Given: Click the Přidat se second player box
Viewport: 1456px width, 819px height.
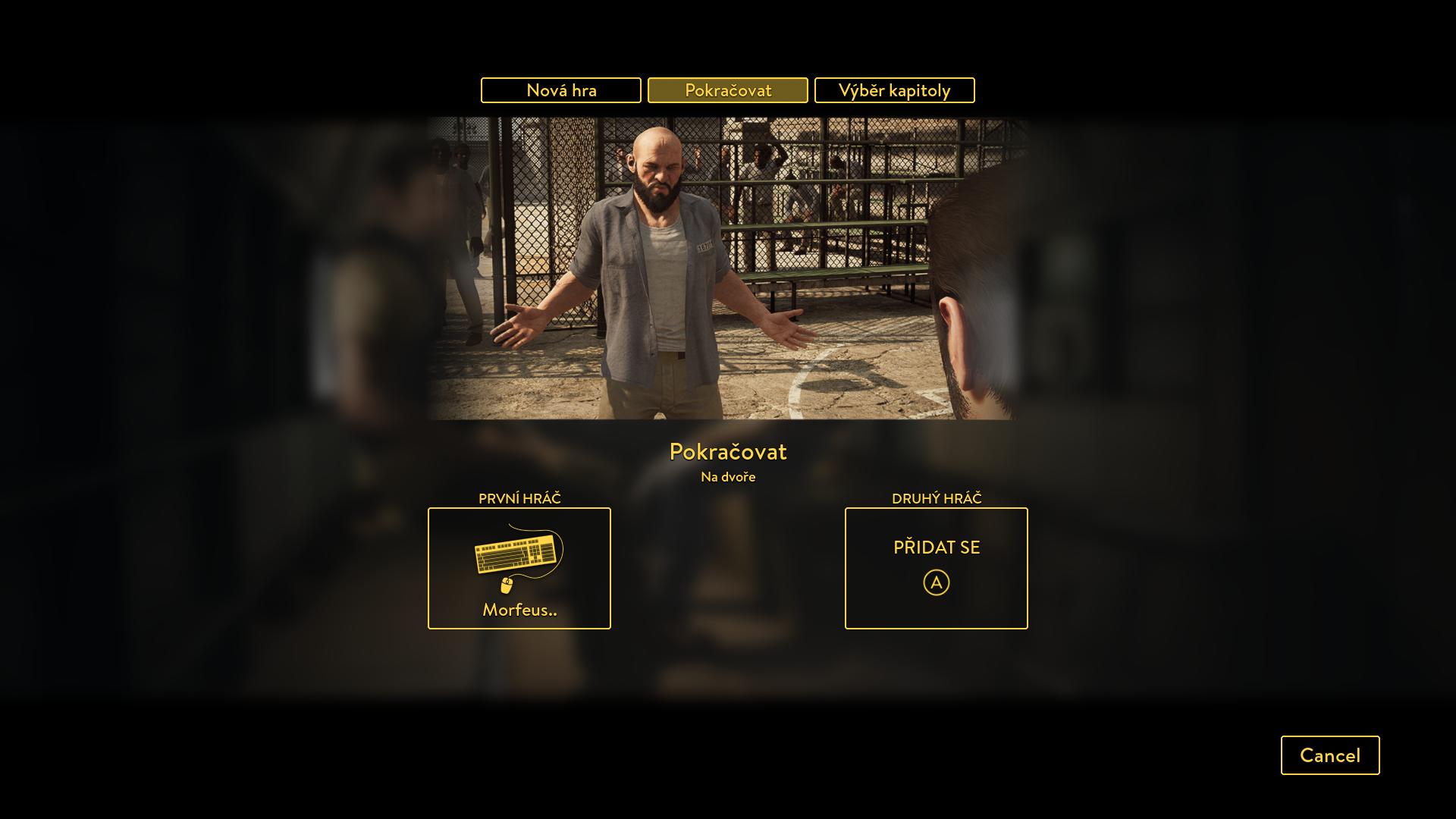Looking at the screenshot, I should [936, 568].
